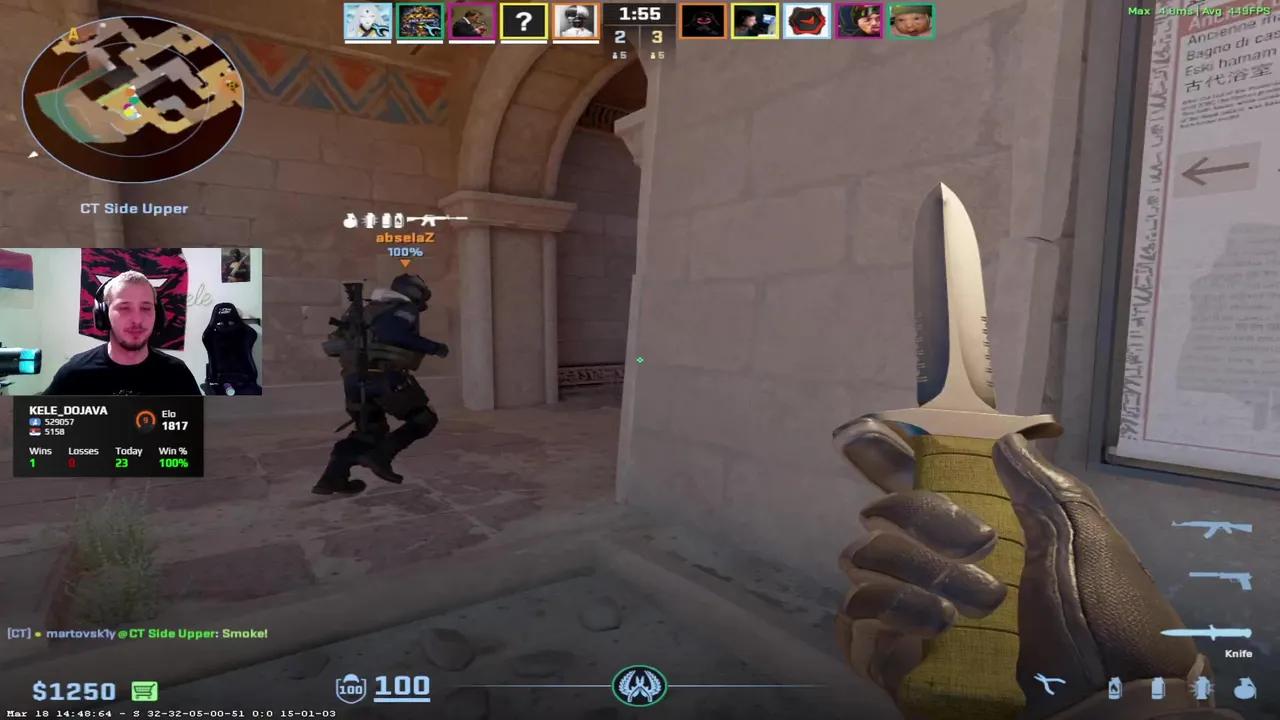
Task: Select the smoke grenade icon
Action: 1157,687
